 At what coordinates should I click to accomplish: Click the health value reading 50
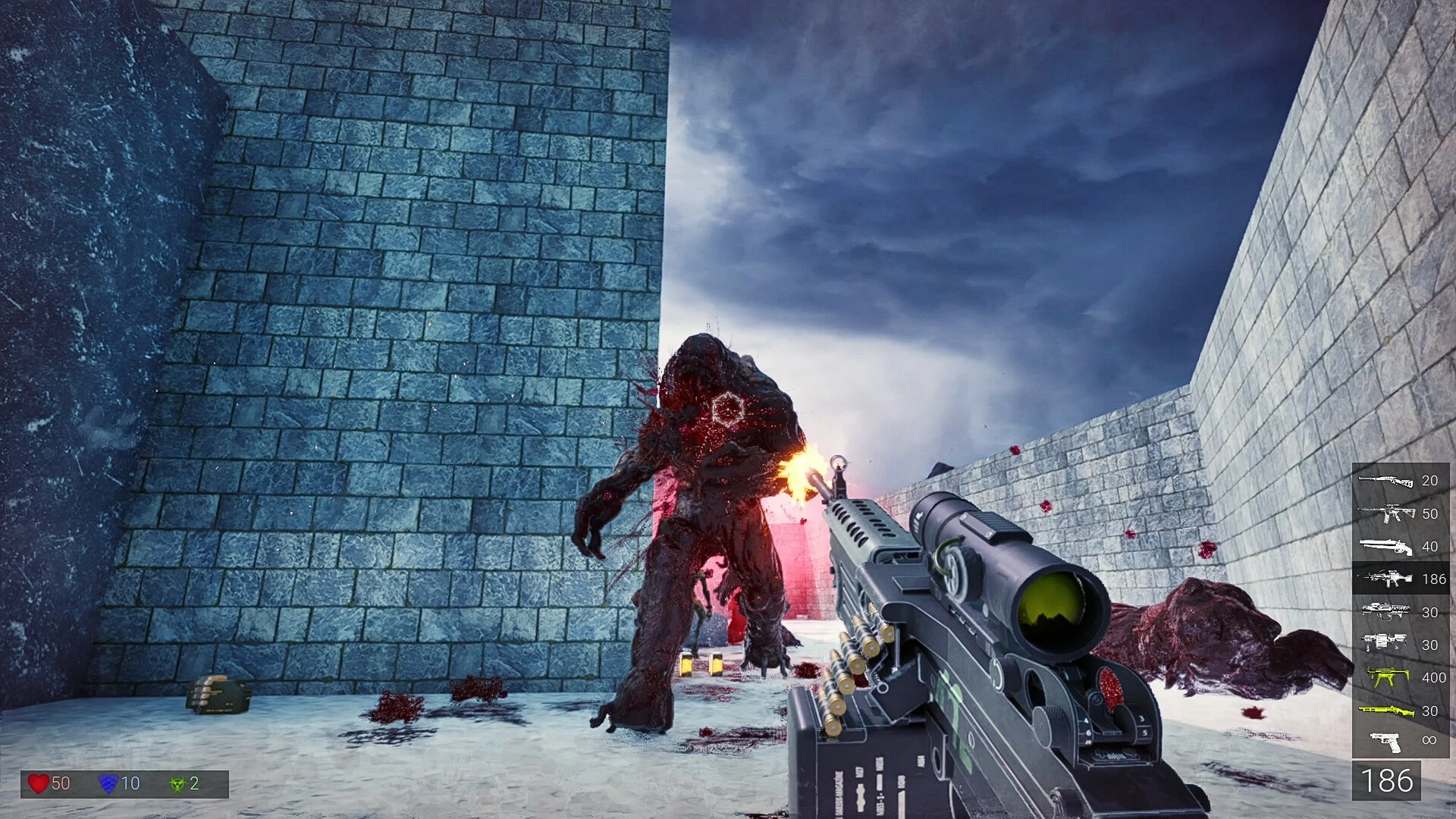tap(61, 783)
